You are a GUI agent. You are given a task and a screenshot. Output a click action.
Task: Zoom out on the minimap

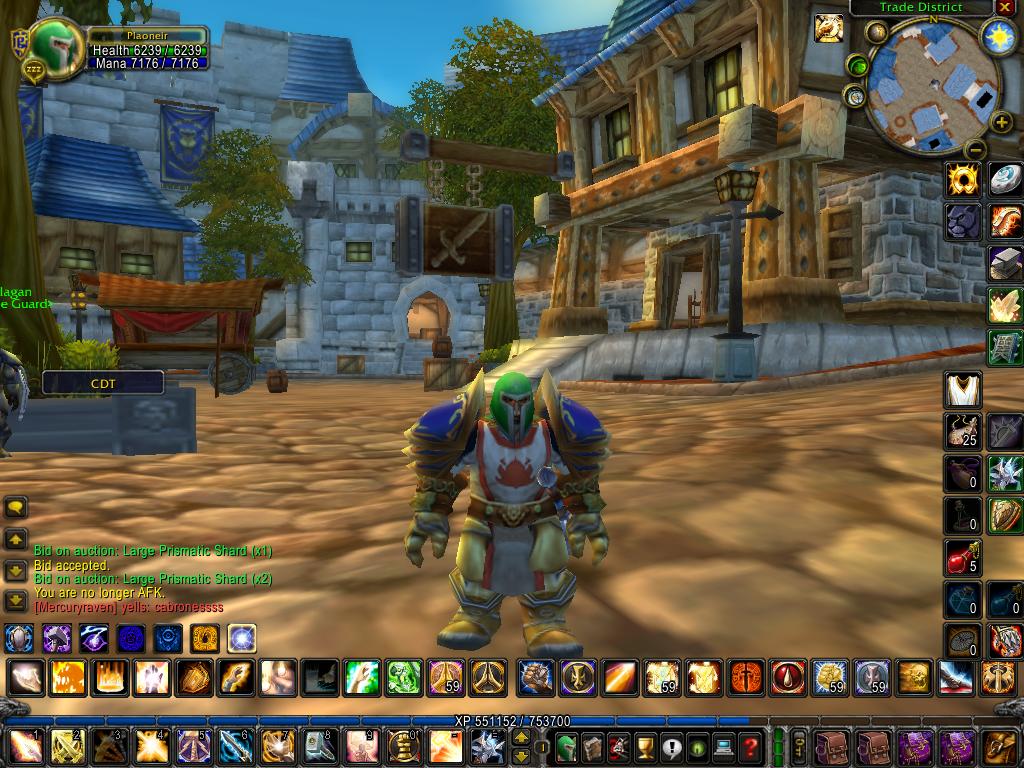(x=976, y=150)
